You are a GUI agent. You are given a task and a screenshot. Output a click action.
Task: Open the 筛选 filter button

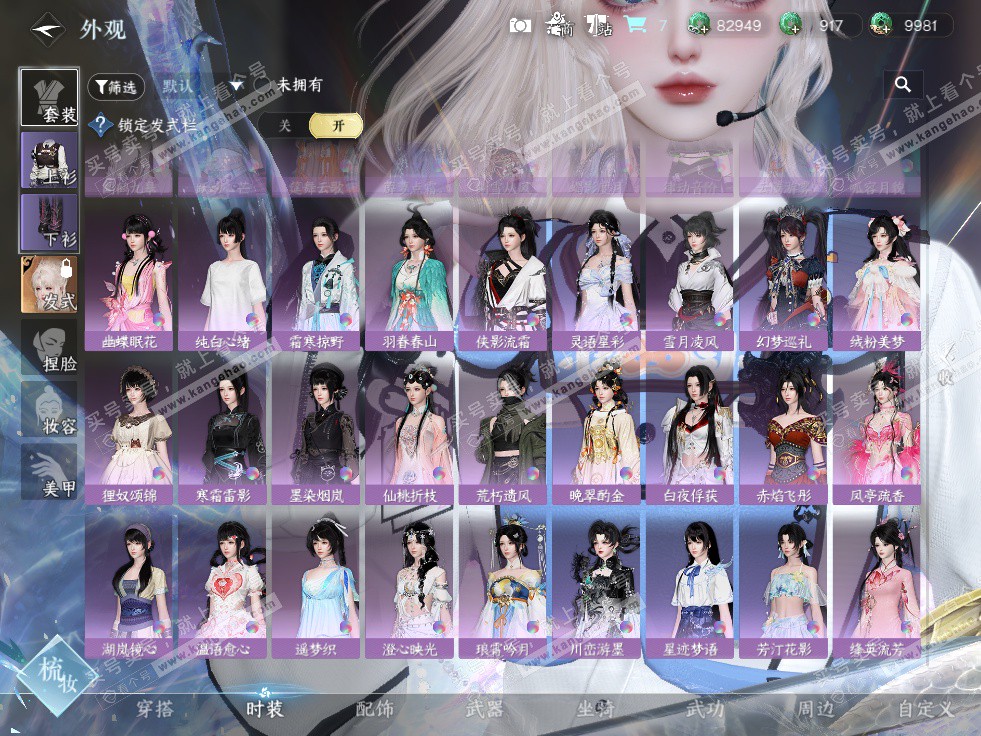pos(116,87)
